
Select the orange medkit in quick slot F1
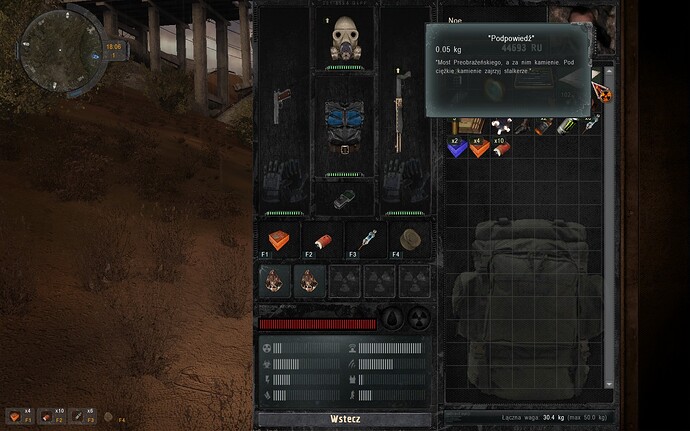point(275,240)
